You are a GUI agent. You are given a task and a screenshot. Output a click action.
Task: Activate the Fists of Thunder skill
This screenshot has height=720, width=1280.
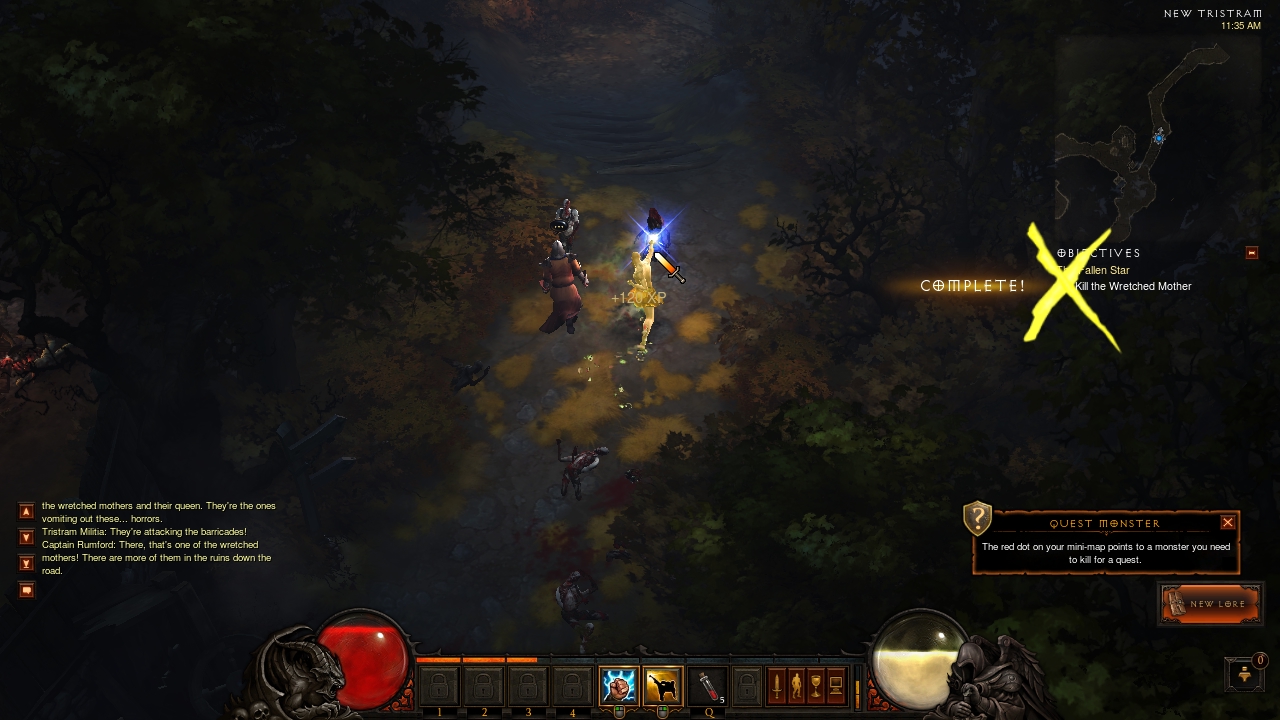click(618, 686)
